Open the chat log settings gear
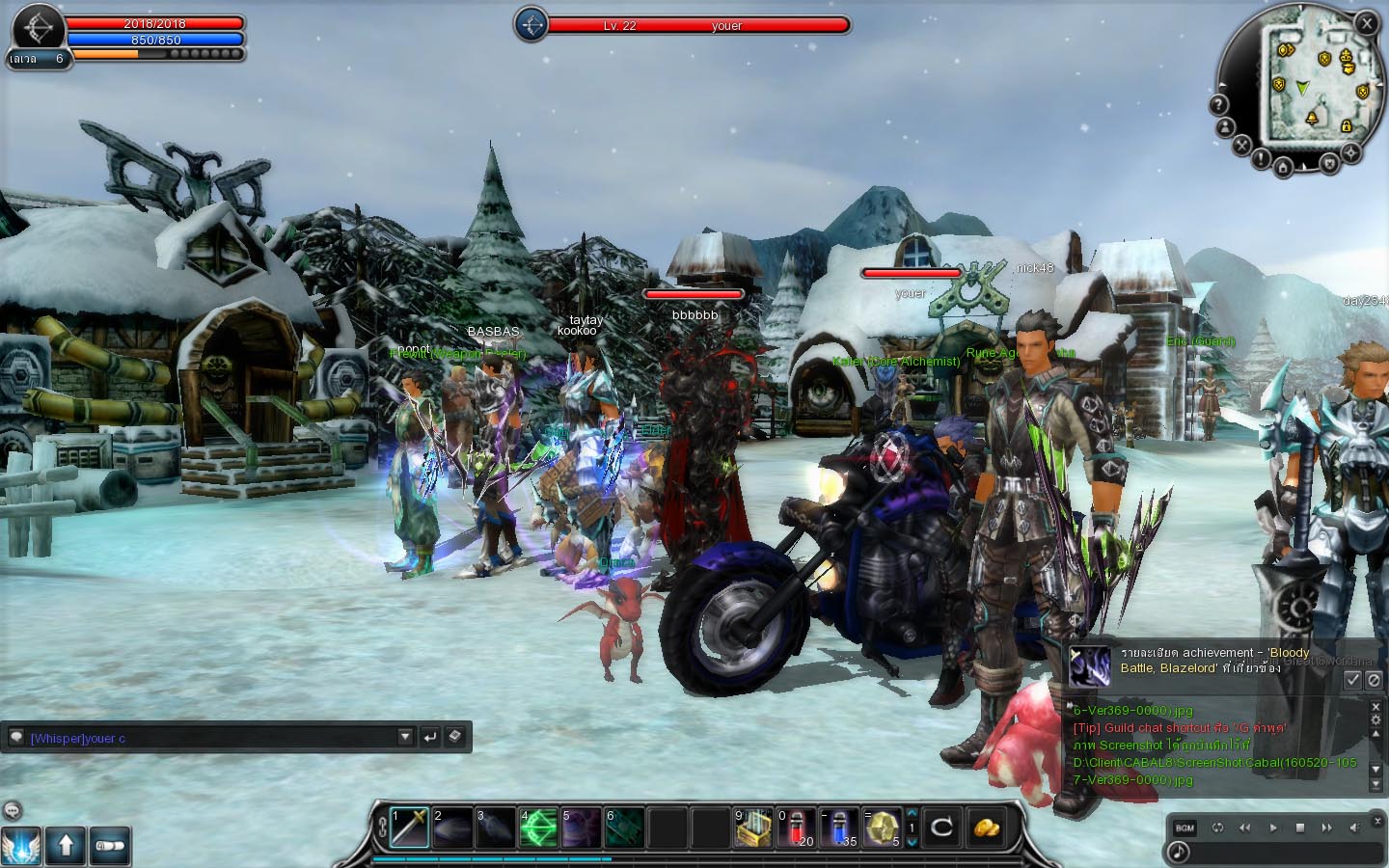The width and height of the screenshot is (1389, 868). click(x=1375, y=720)
